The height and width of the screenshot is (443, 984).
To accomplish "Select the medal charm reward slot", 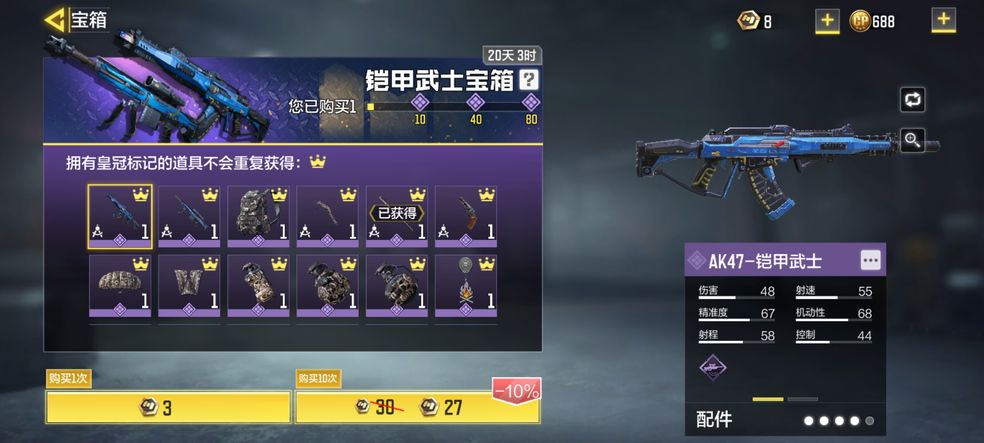I will [465, 287].
